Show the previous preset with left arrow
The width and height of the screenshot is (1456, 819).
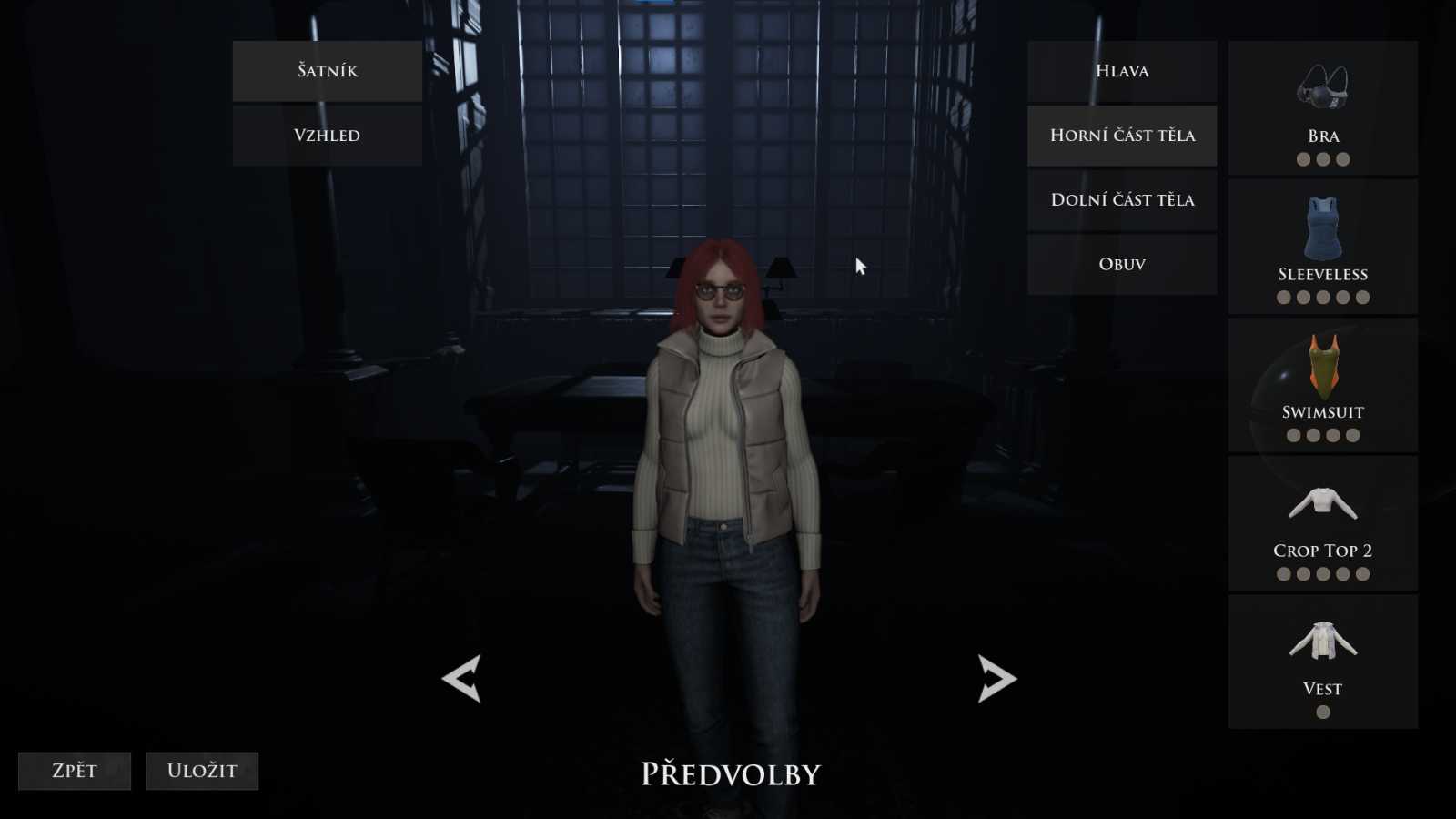[461, 679]
